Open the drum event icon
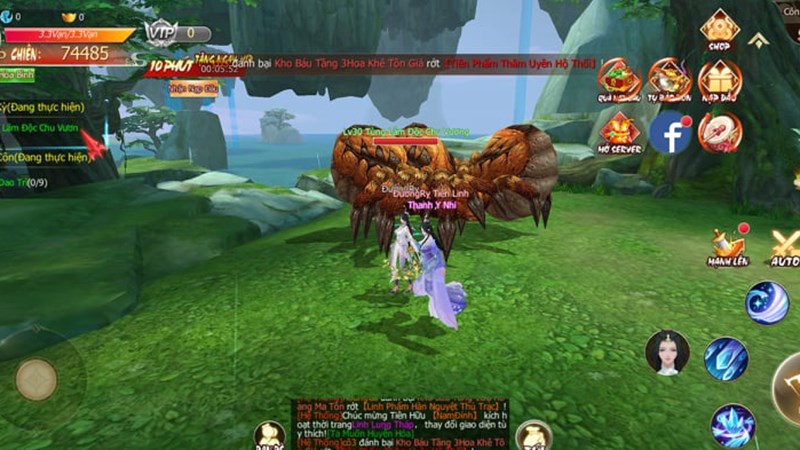This screenshot has height=450, width=800. [719, 132]
